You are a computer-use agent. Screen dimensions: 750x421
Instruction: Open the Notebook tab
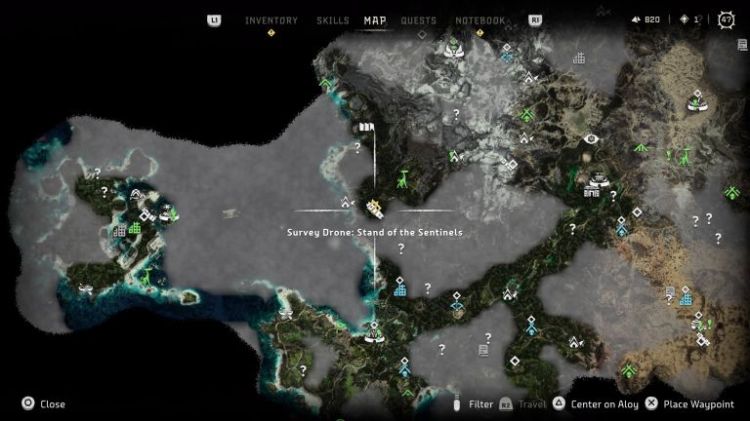(480, 20)
